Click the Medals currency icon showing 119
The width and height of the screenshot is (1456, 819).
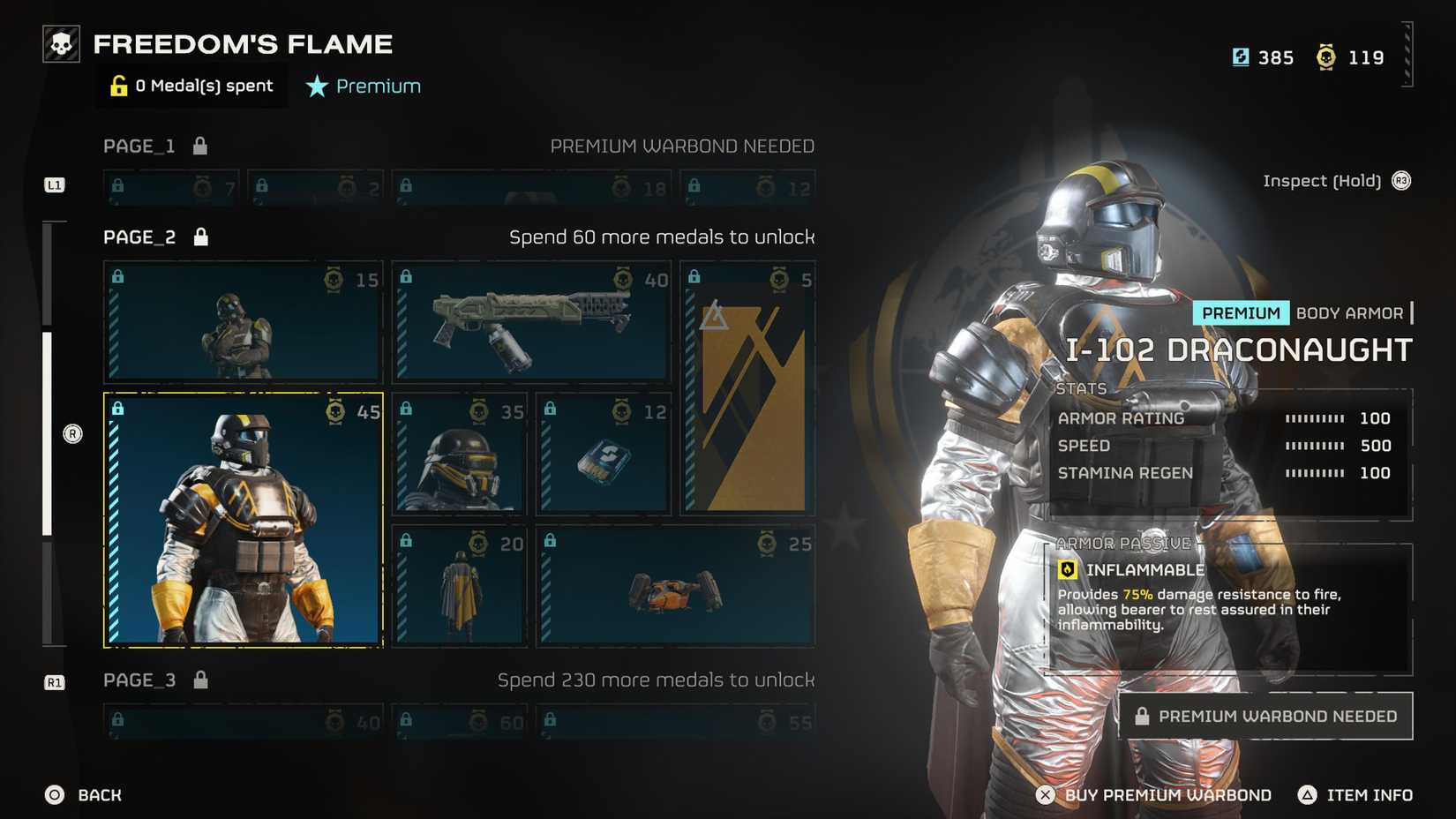click(x=1325, y=56)
